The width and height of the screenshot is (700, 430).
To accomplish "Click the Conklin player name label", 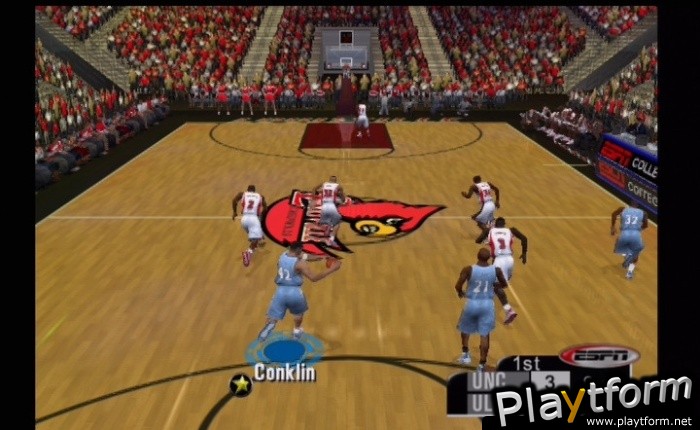I will click(284, 373).
